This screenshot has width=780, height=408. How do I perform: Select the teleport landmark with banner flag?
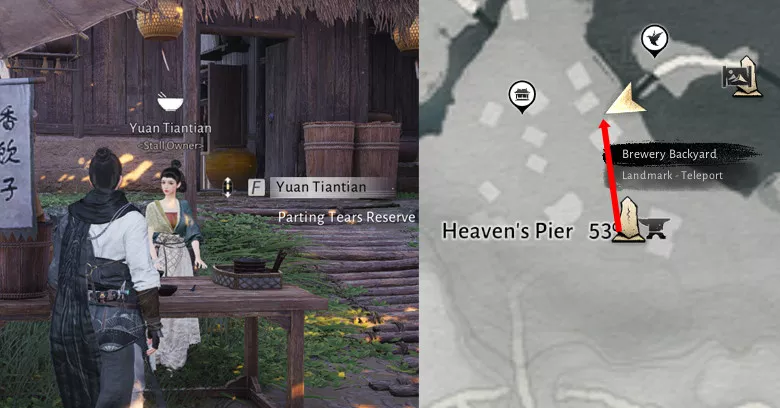(741, 77)
